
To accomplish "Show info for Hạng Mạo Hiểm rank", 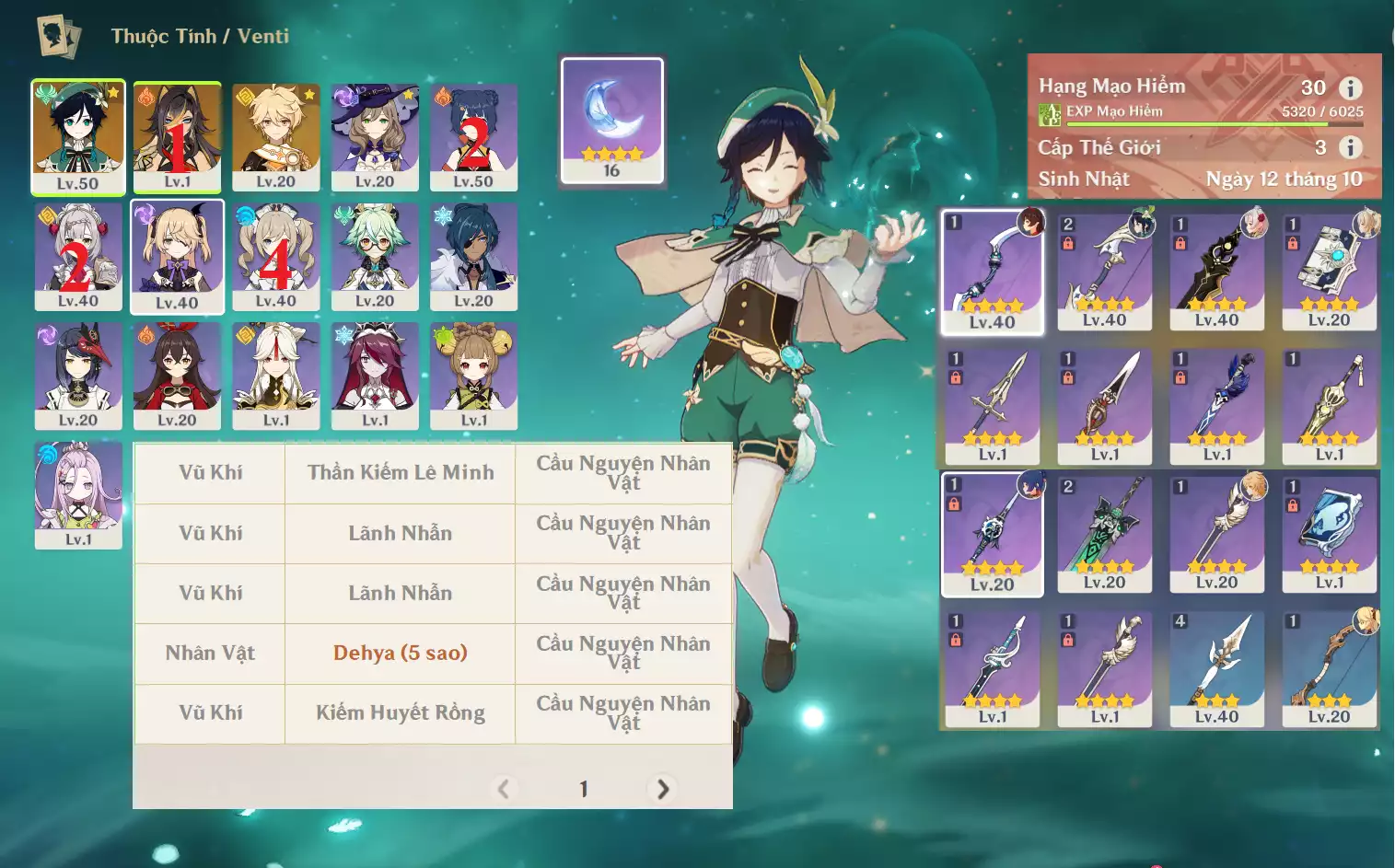I will pyautogui.click(x=1351, y=88).
